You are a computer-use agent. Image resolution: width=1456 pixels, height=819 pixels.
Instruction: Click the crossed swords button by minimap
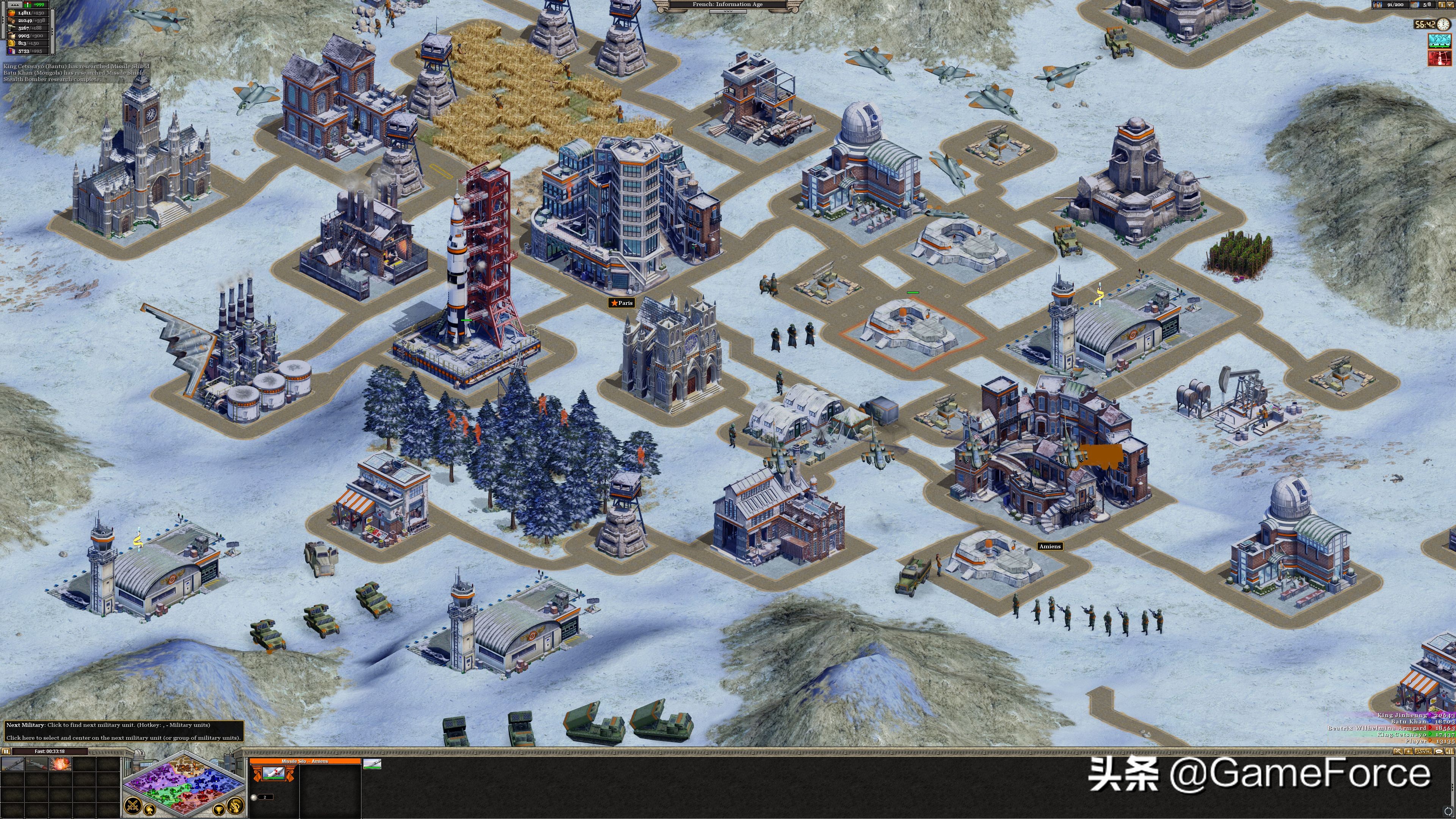(x=133, y=804)
